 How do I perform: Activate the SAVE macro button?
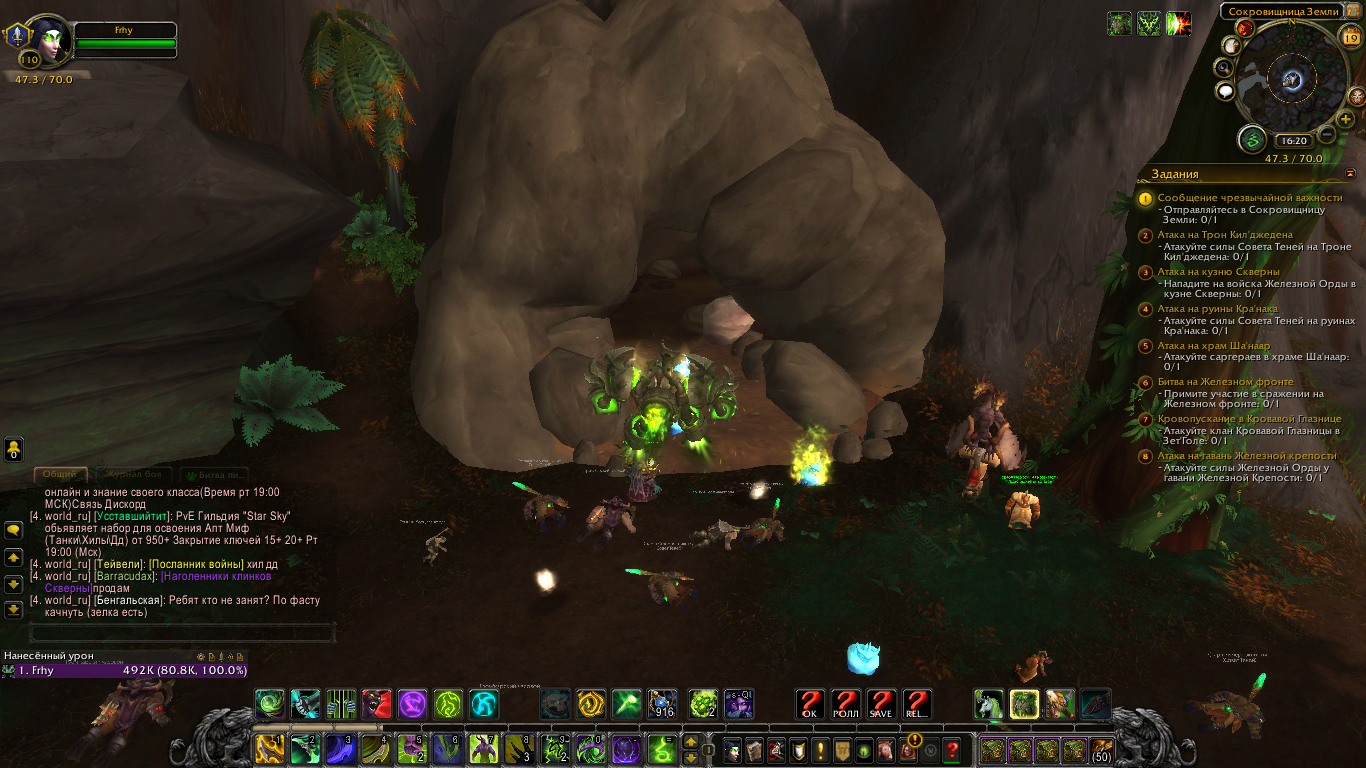coord(881,704)
